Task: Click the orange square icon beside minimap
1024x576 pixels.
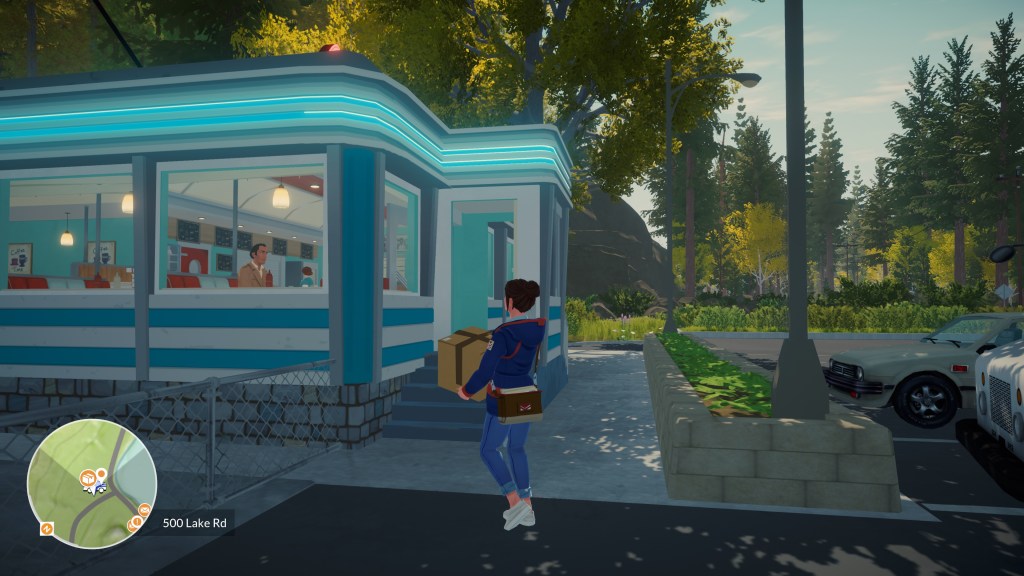Action: click(46, 528)
